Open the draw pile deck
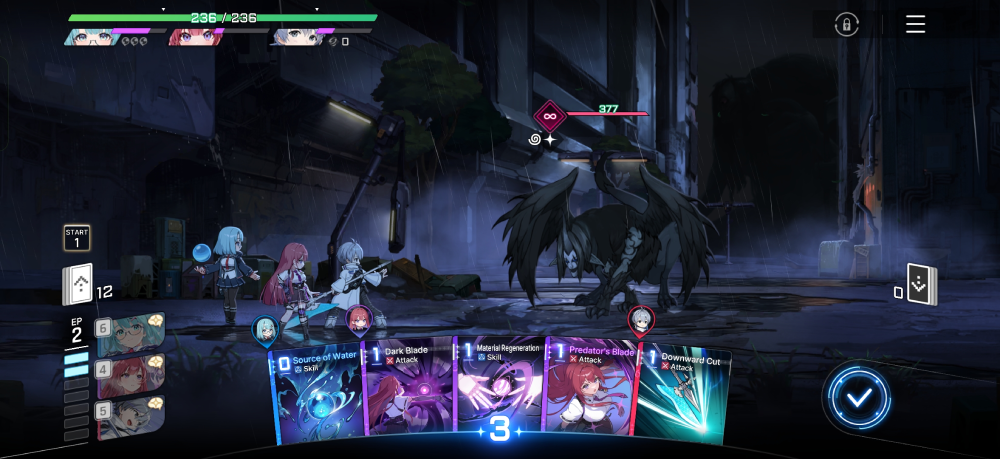 pyautogui.click(x=78, y=285)
